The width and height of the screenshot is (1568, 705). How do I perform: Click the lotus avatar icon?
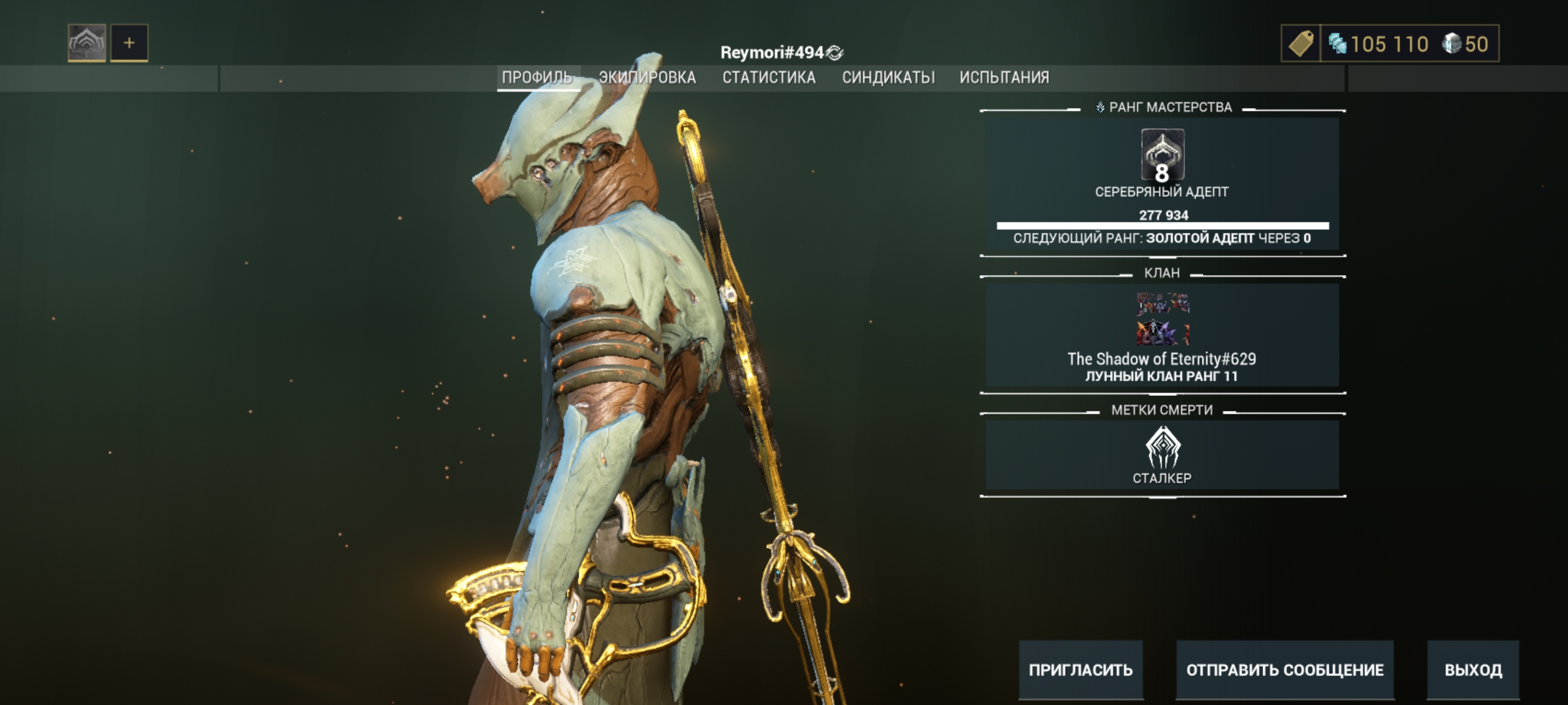click(x=87, y=43)
